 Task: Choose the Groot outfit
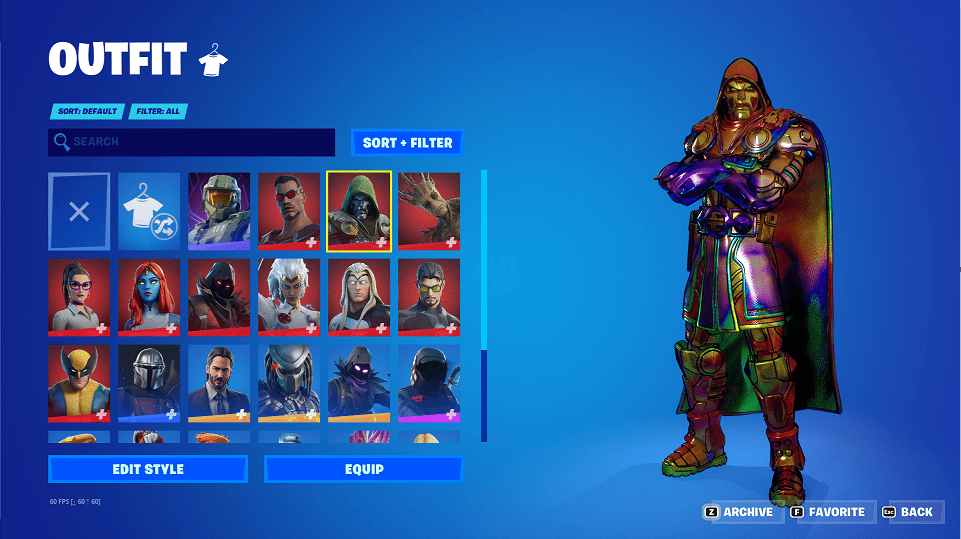click(x=429, y=211)
